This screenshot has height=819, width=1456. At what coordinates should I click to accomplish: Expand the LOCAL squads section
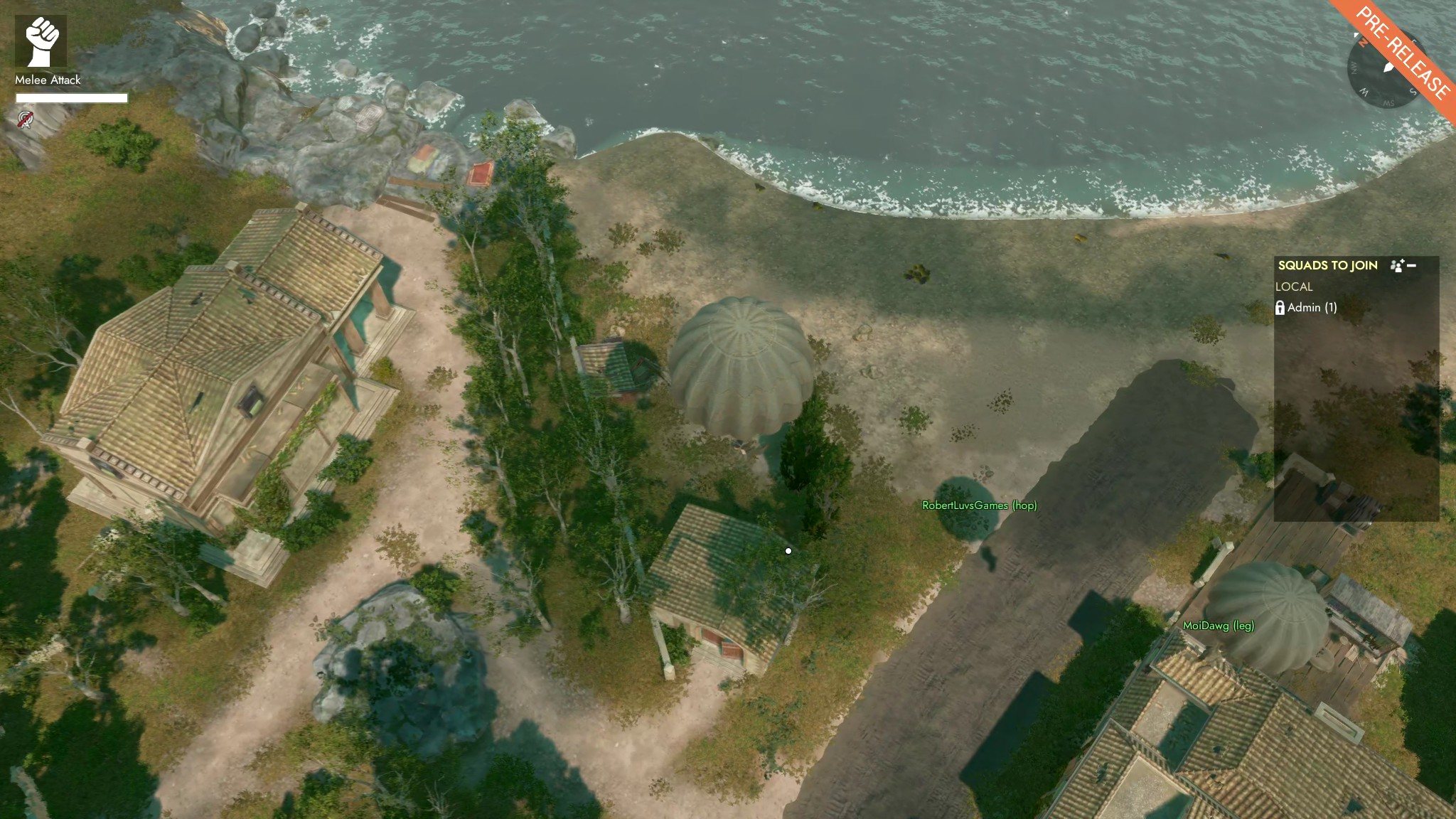coord(1292,287)
